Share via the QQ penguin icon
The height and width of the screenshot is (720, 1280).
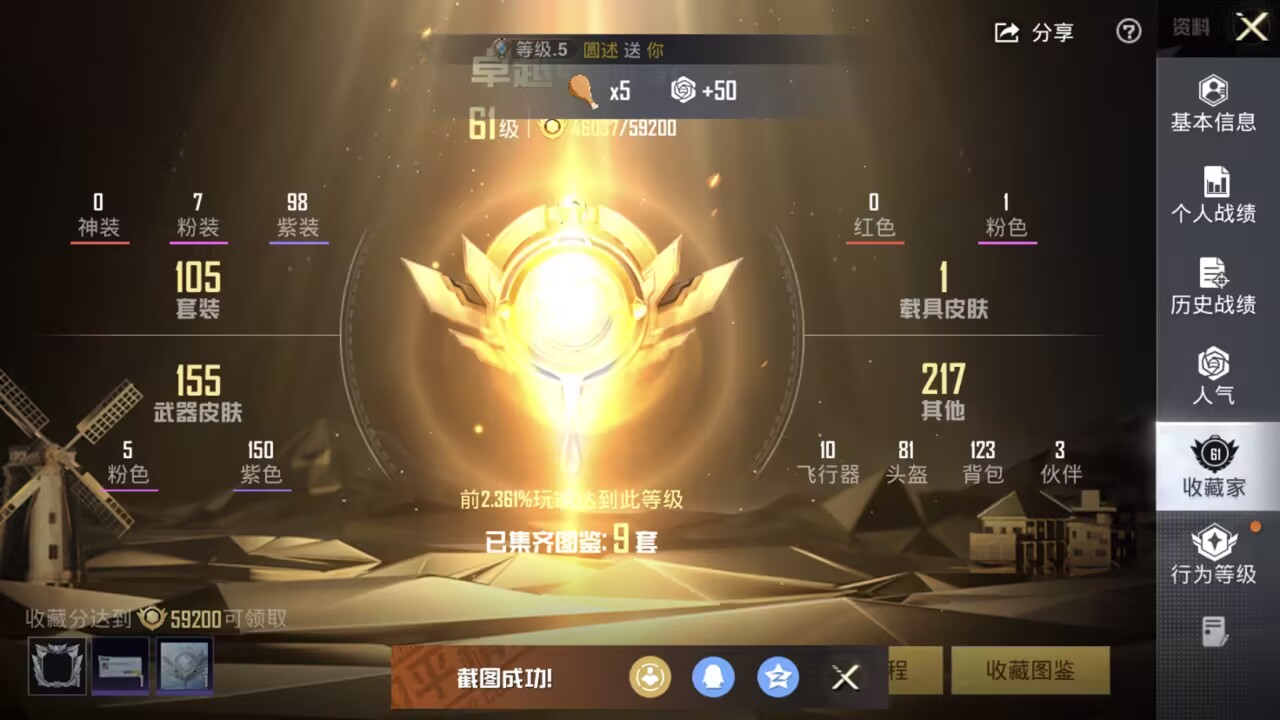[714, 677]
